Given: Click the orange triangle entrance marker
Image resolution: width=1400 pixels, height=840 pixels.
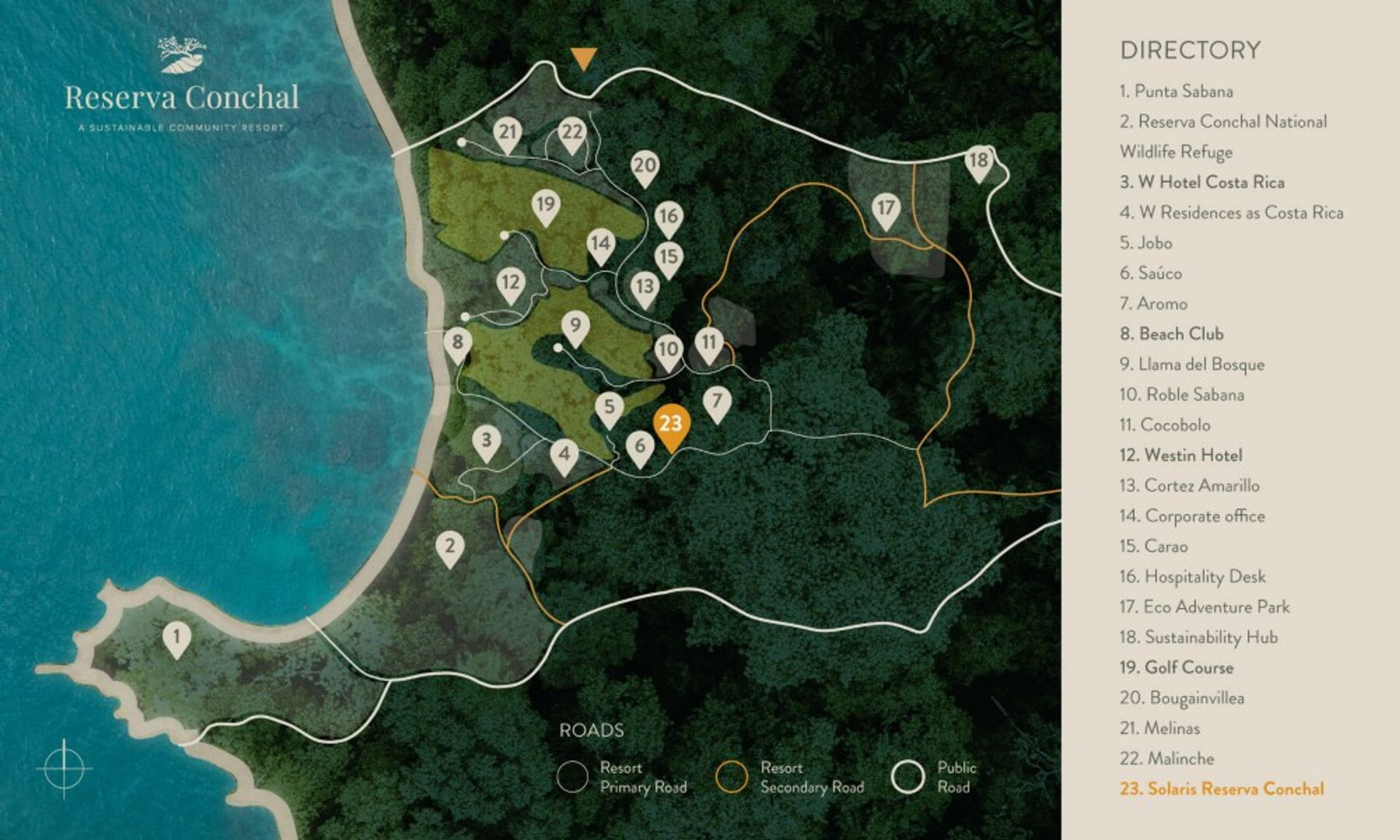Looking at the screenshot, I should [583, 58].
